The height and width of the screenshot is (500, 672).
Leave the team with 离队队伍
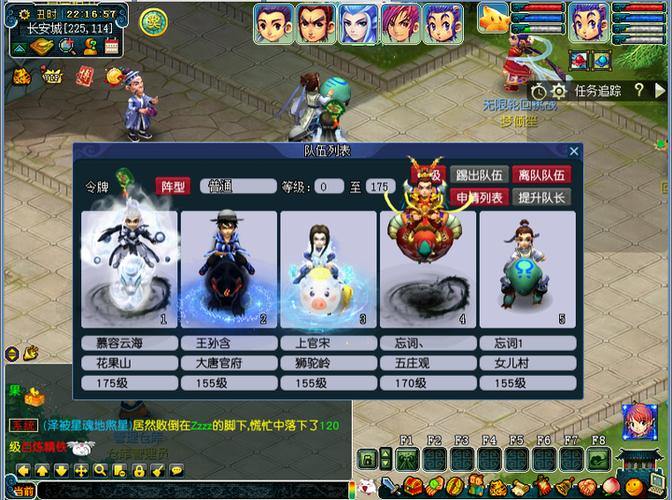pyautogui.click(x=542, y=175)
